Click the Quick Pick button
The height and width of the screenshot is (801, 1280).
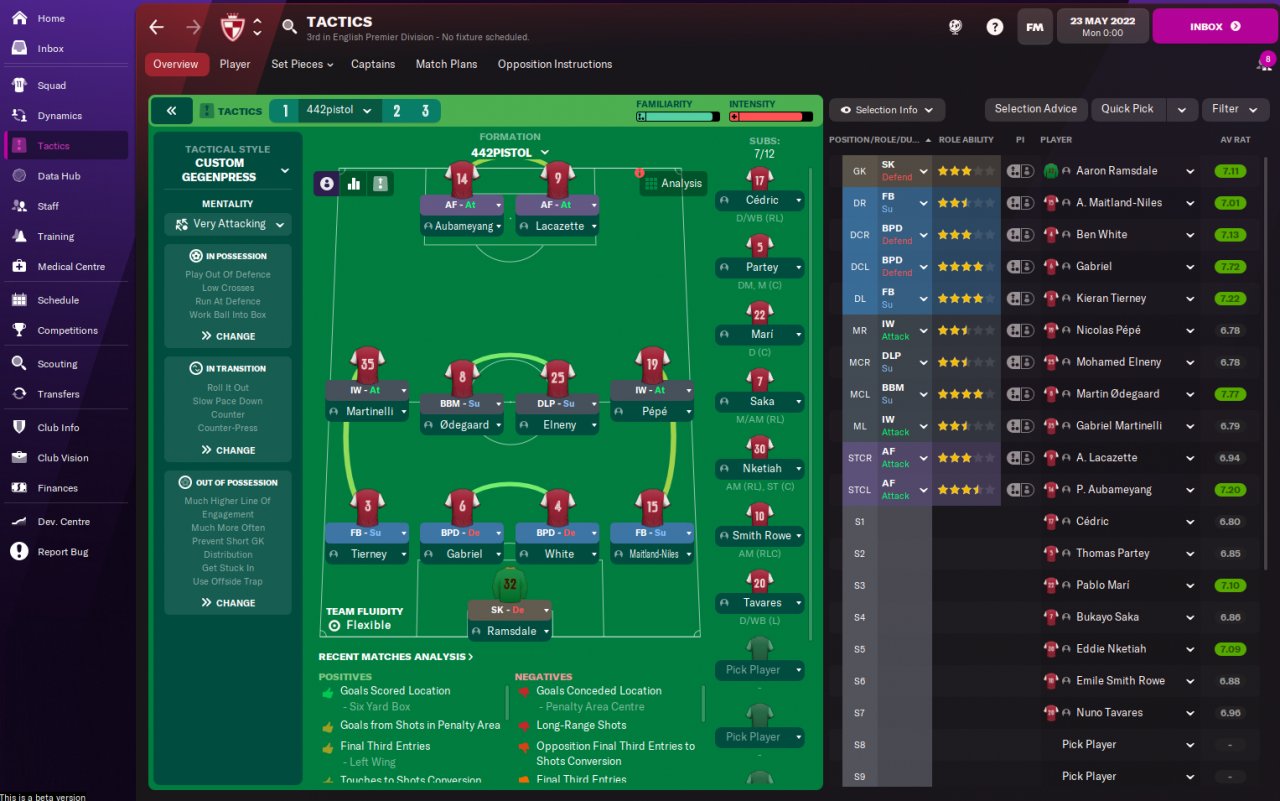click(x=1127, y=109)
